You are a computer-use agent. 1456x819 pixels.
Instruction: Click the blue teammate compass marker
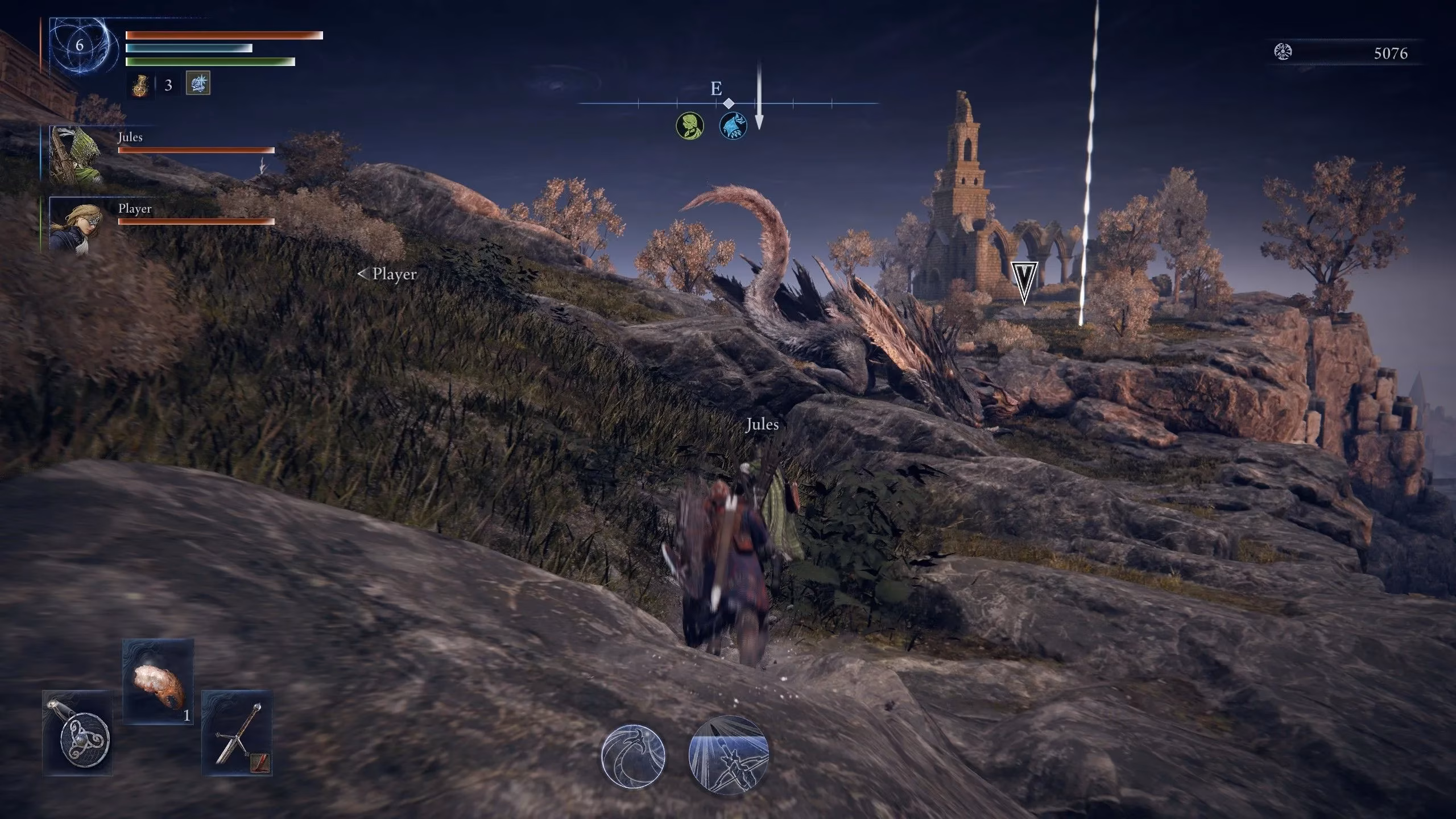733,126
